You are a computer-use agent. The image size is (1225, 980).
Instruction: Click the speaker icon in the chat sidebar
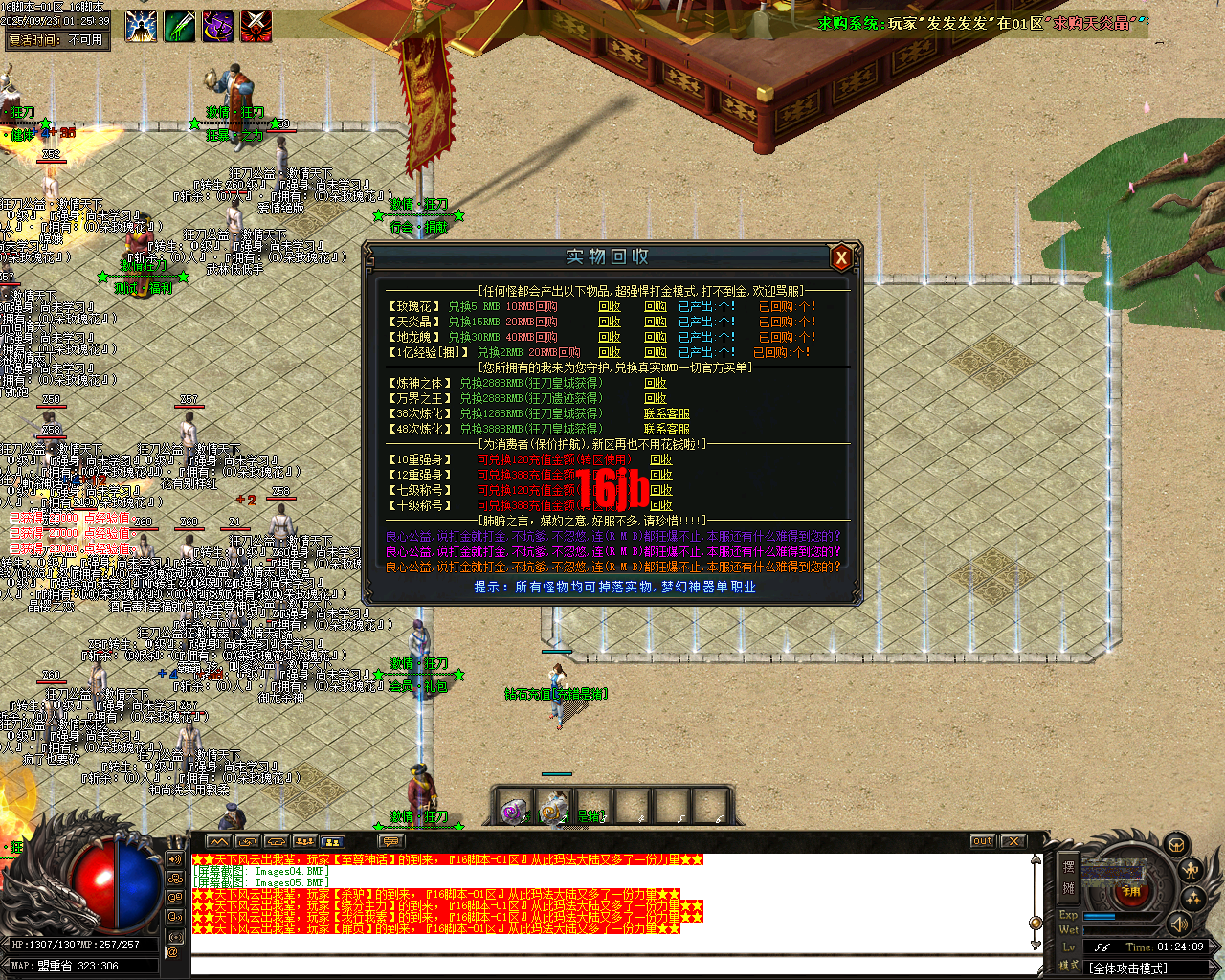(175, 859)
